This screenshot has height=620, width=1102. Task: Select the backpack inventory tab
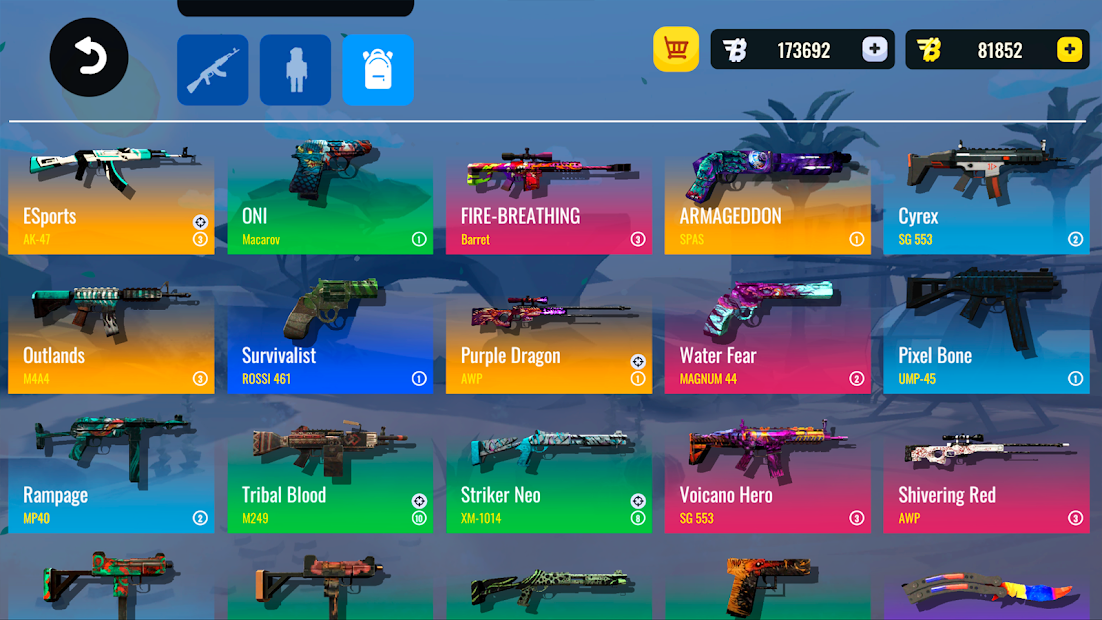click(x=378, y=70)
